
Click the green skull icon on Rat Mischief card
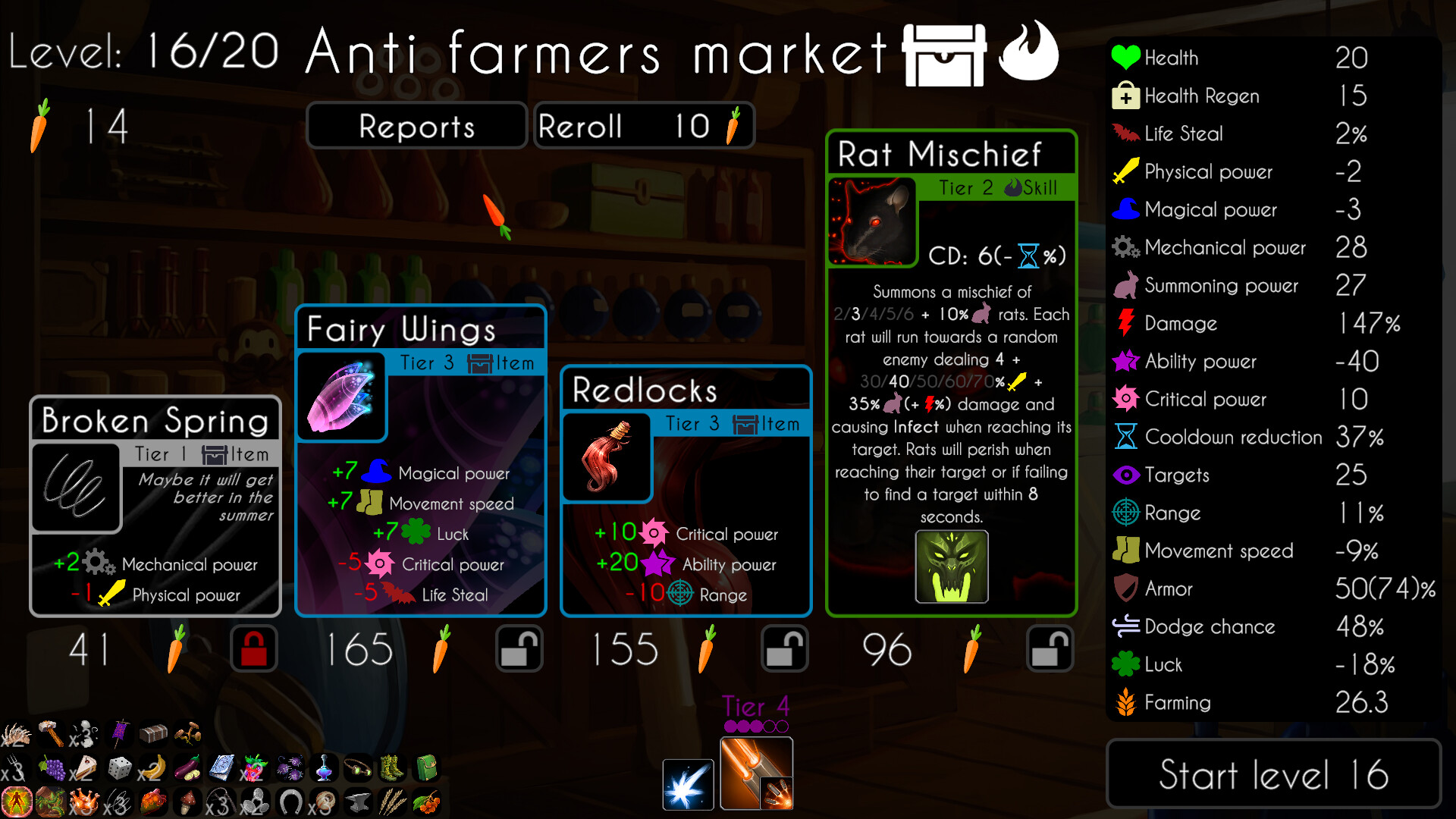tap(951, 566)
